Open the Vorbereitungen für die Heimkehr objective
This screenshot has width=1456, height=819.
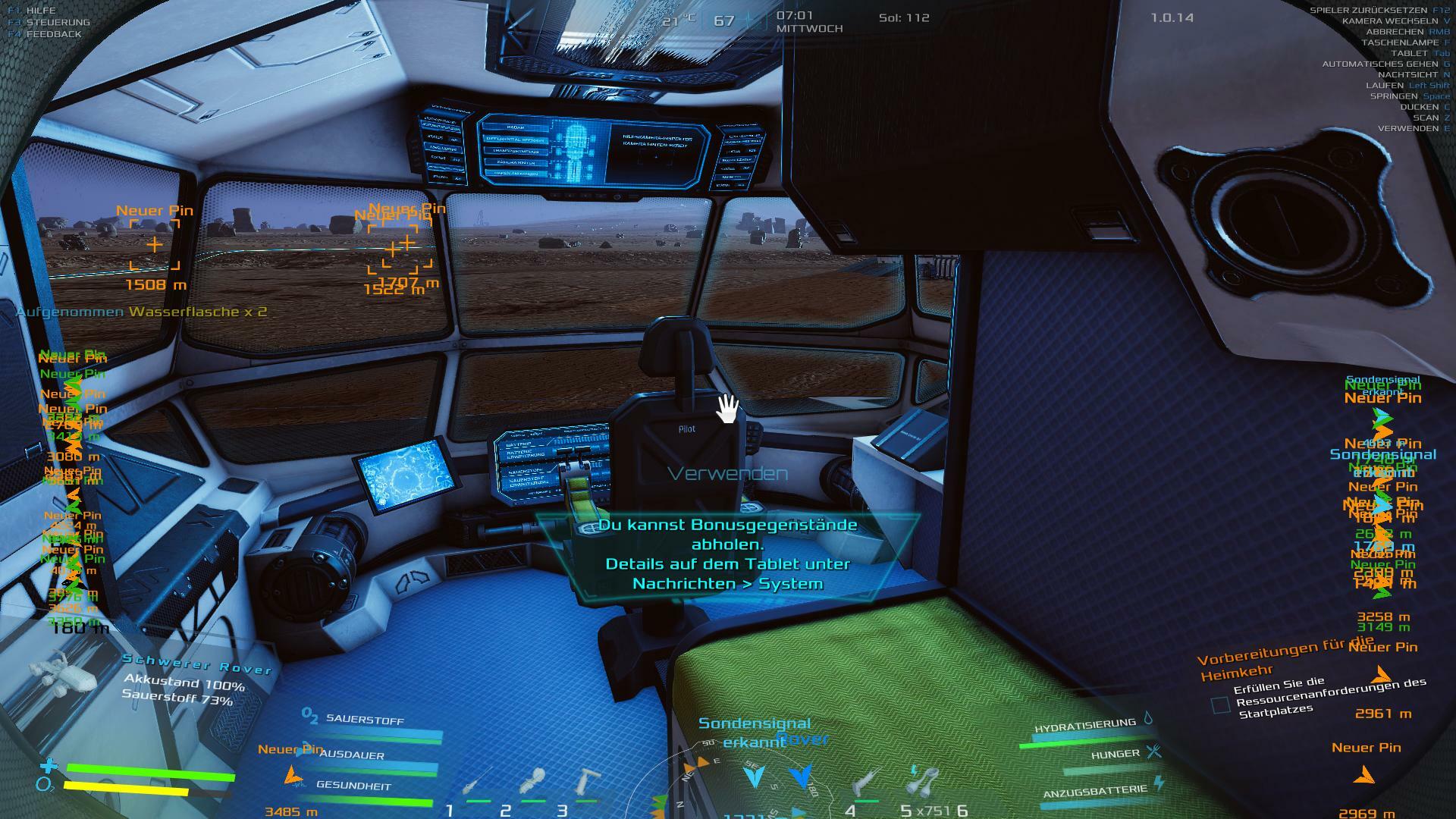pyautogui.click(x=1283, y=658)
